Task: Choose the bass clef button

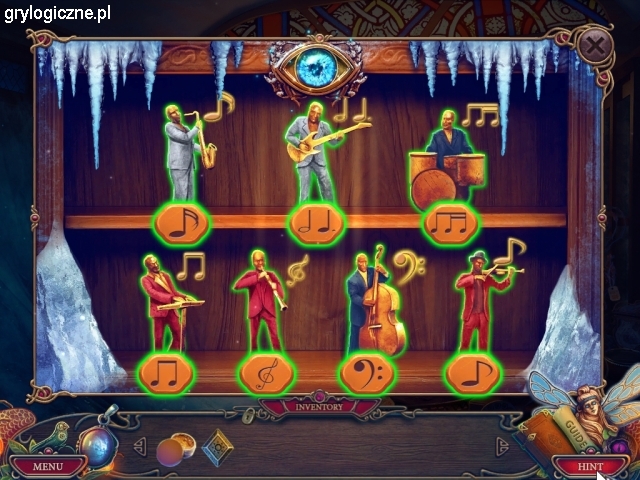Action: [x=368, y=373]
